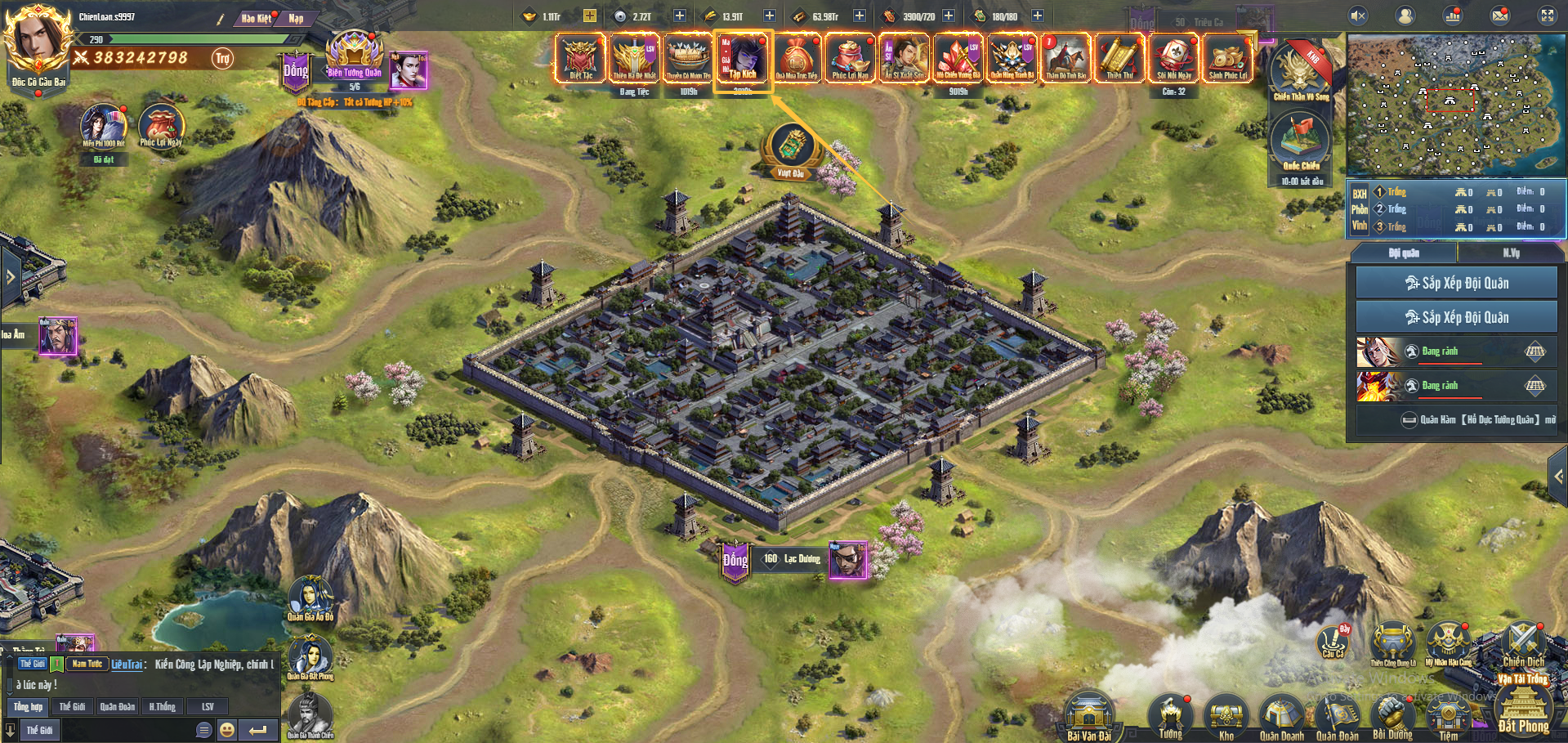The image size is (1568, 743).
Task: Open the Phúc Lợi Nạp reward icon
Action: [x=850, y=58]
